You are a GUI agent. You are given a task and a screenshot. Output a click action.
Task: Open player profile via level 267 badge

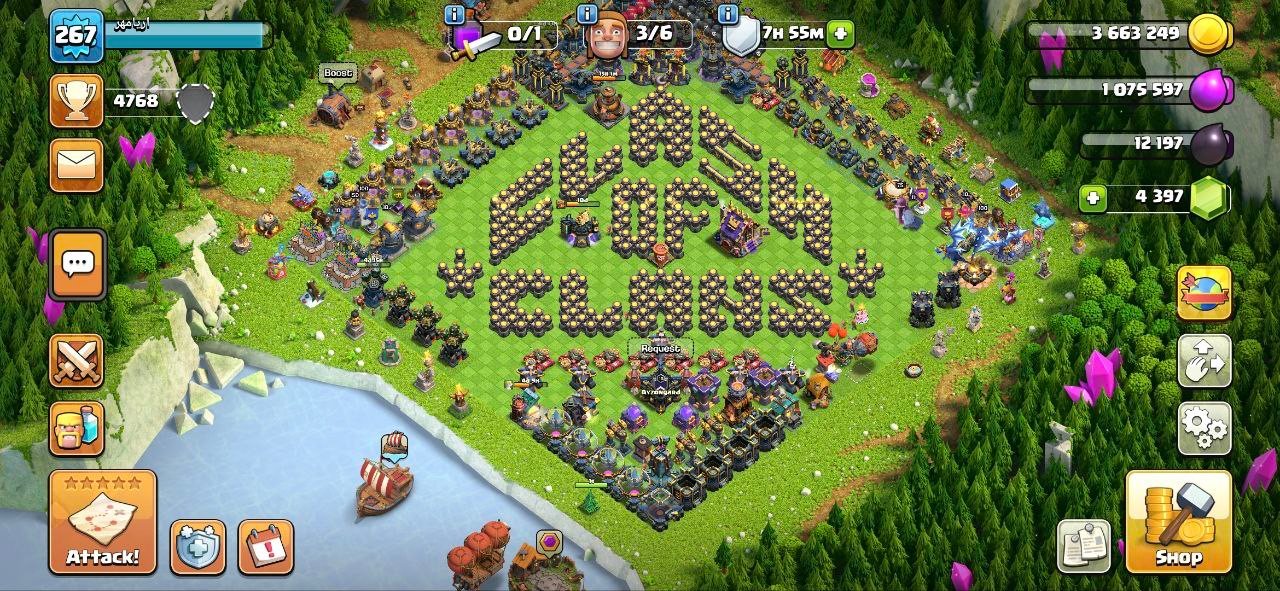77,37
